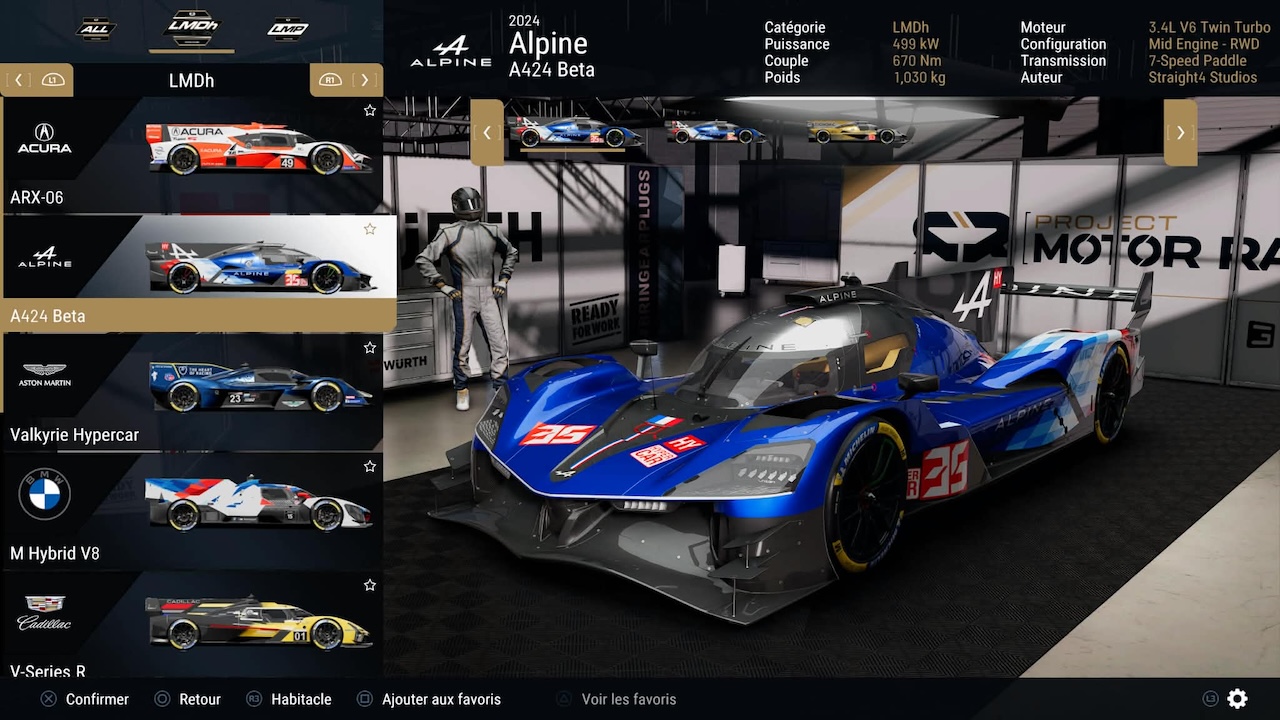Toggle the favorite star on Valkyrie Hypercar
Image resolution: width=1280 pixels, height=720 pixels.
(370, 348)
